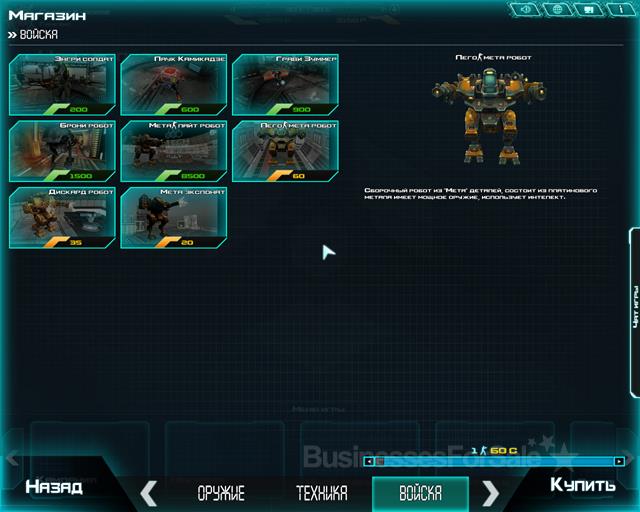Open the Техника category tab
The height and width of the screenshot is (512, 640).
(x=322, y=493)
